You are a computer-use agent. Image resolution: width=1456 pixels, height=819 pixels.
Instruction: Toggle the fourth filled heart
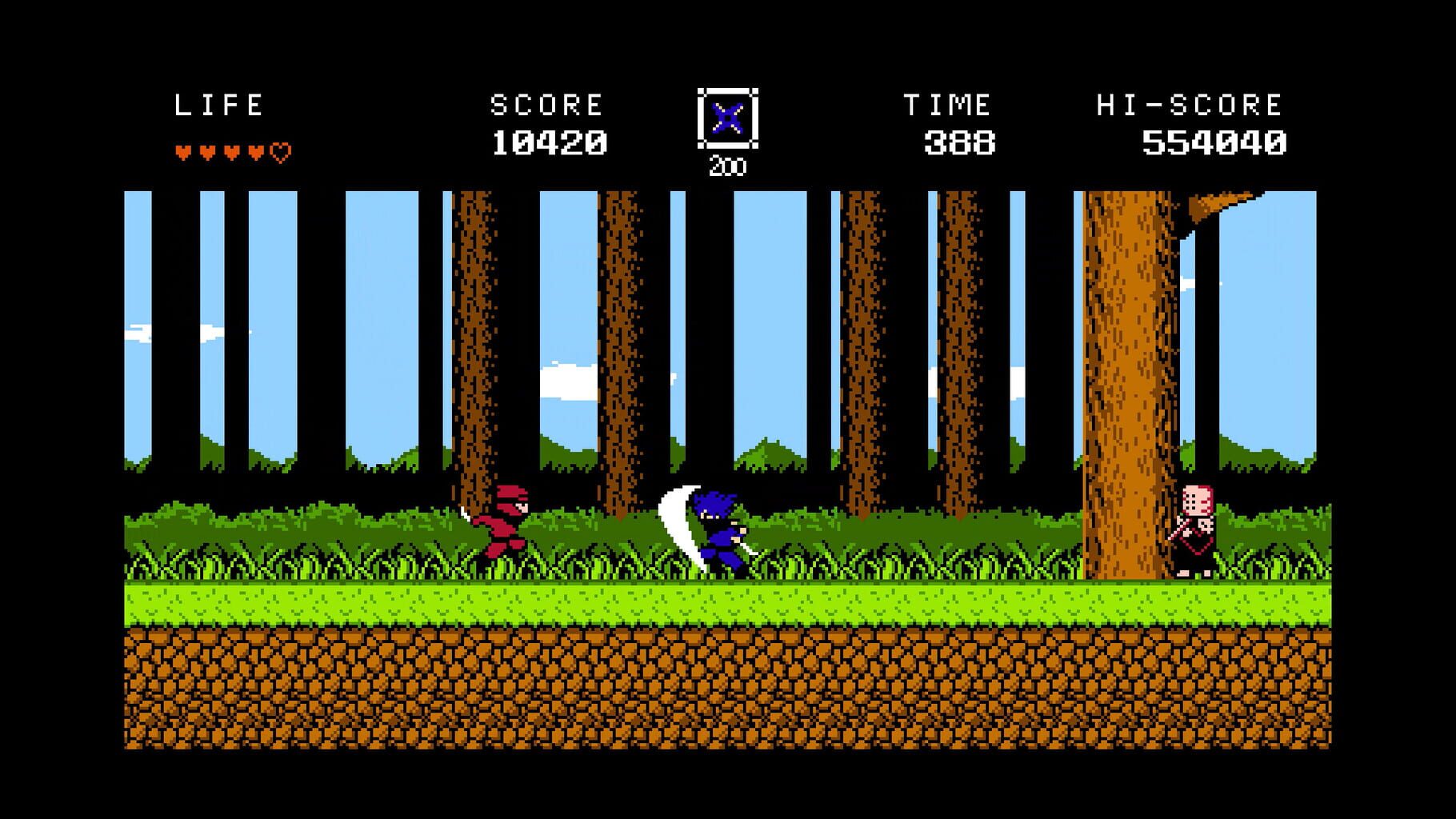click(254, 149)
